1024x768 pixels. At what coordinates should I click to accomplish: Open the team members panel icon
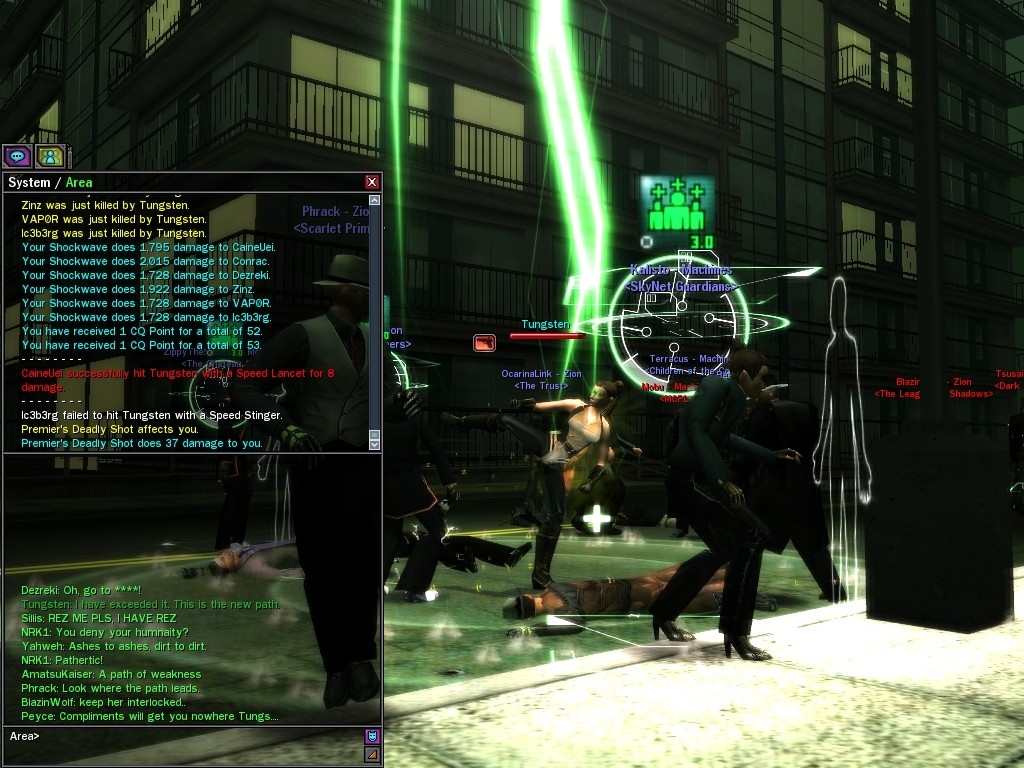(x=50, y=156)
